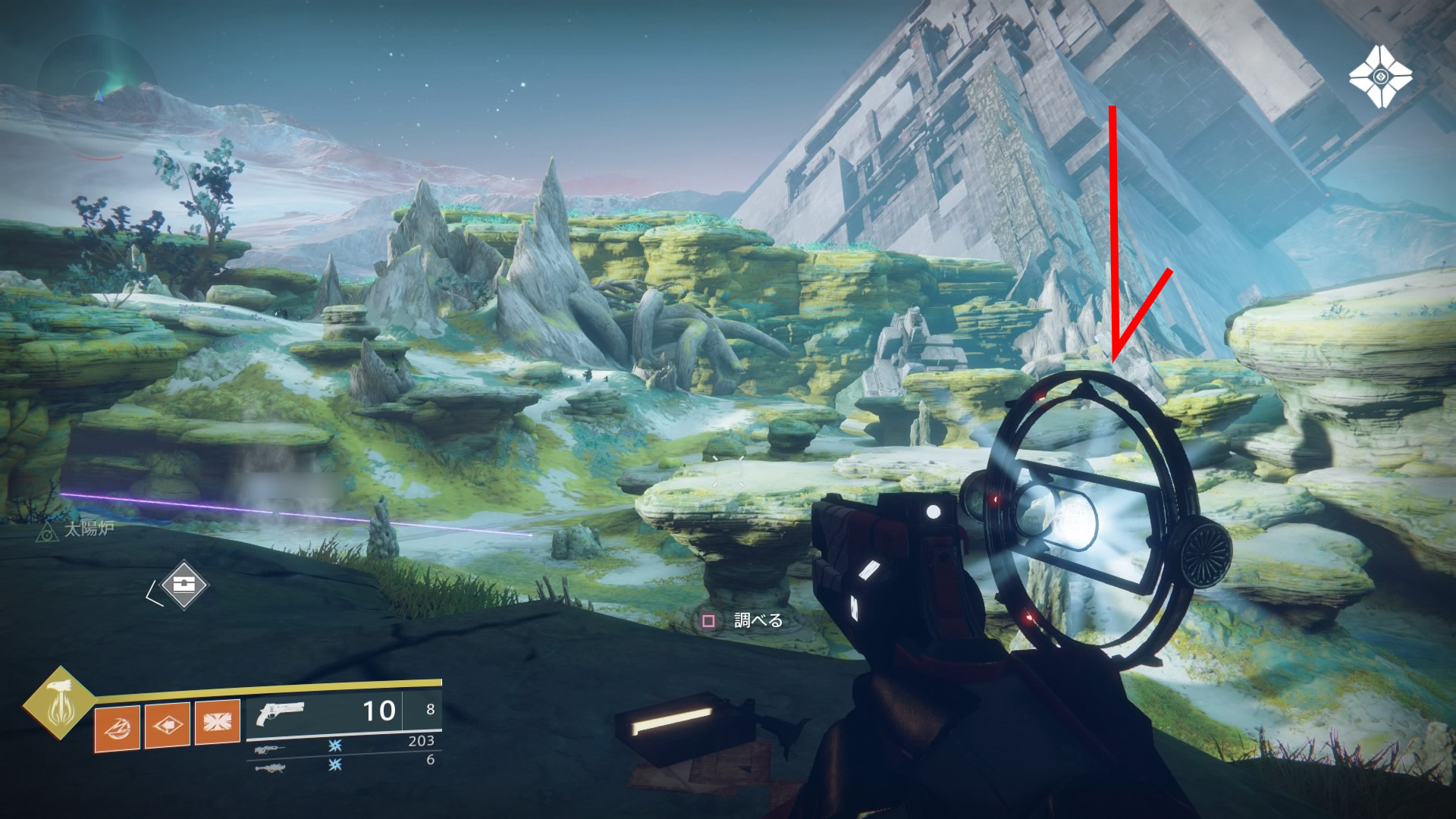Activate the golden hawk super ability
The image size is (1456, 819).
[x=59, y=703]
